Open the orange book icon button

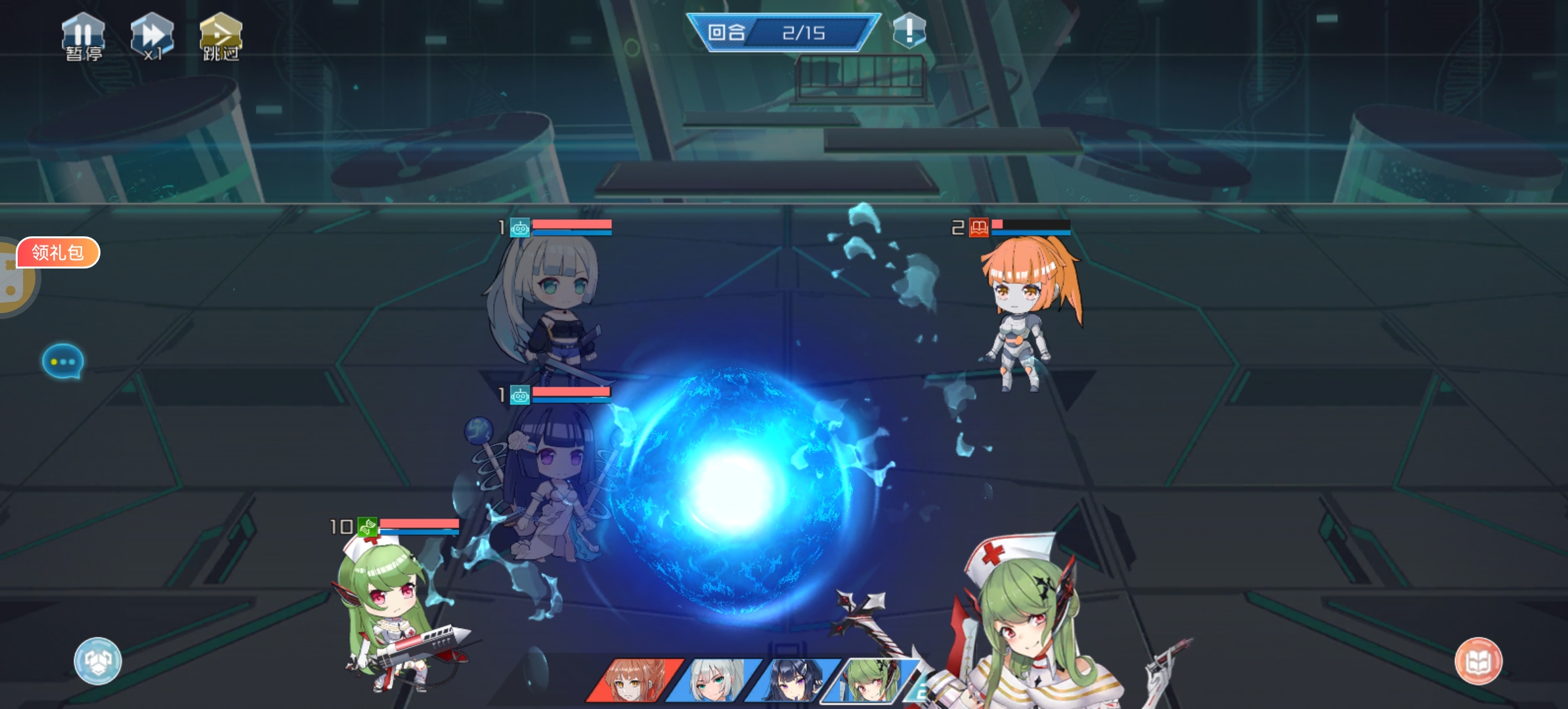(1478, 661)
